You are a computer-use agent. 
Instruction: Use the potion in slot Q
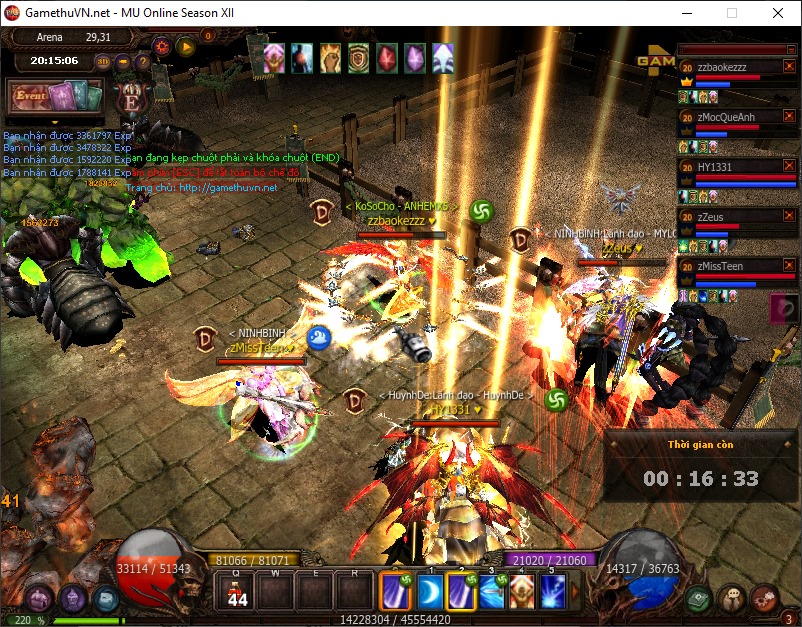coord(237,592)
